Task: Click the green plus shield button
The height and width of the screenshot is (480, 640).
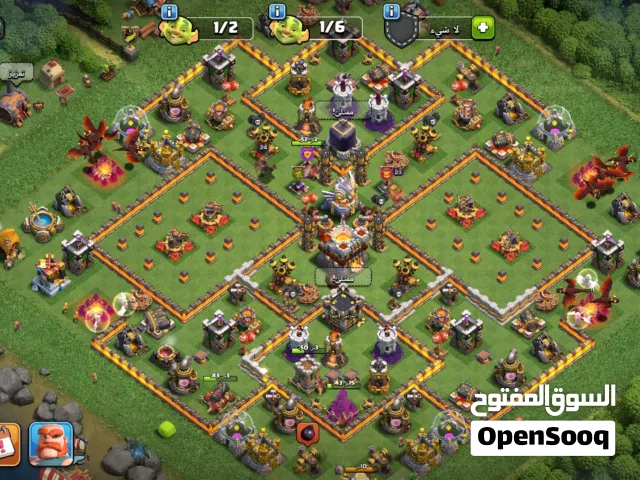Action: pyautogui.click(x=482, y=27)
